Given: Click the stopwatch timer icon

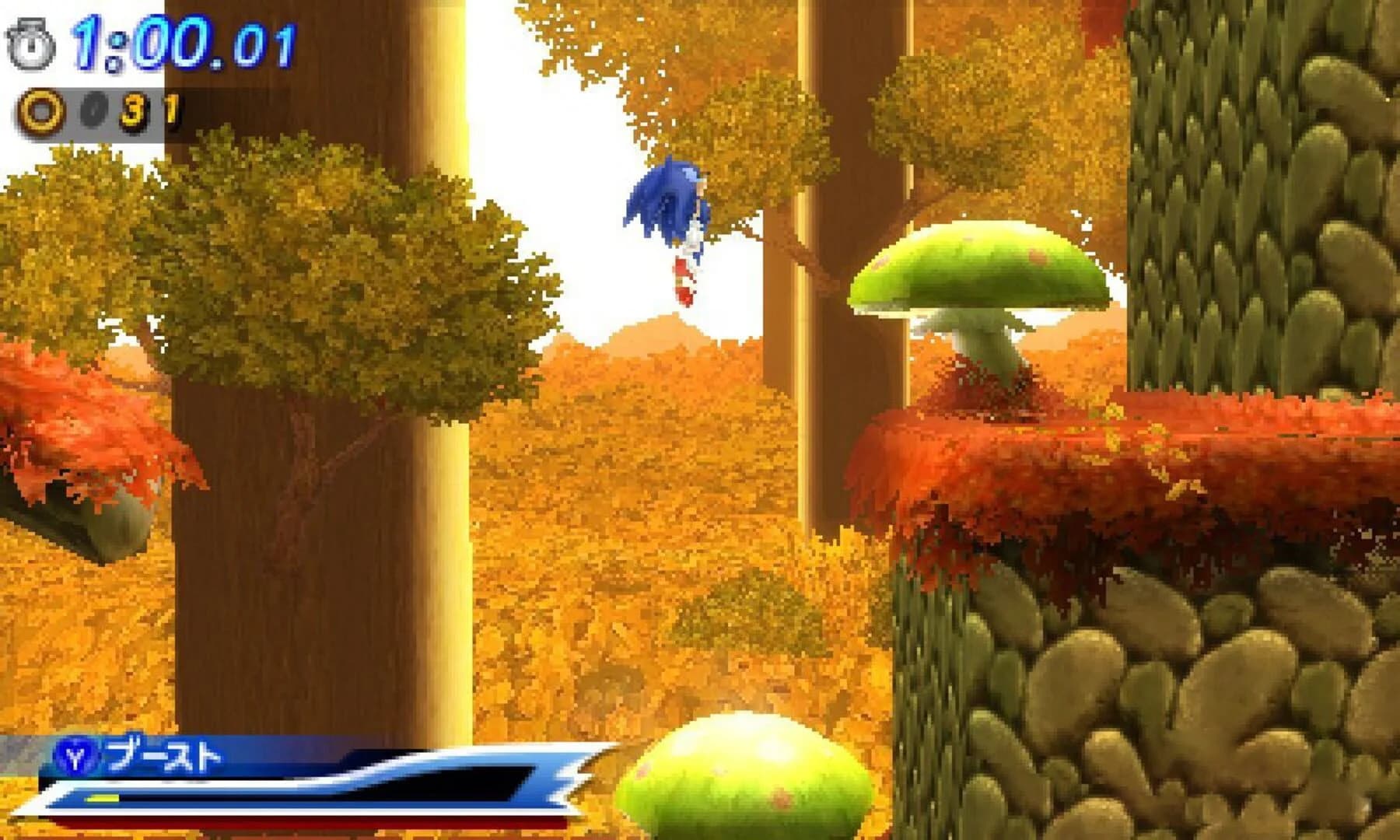Looking at the screenshot, I should tap(30, 43).
